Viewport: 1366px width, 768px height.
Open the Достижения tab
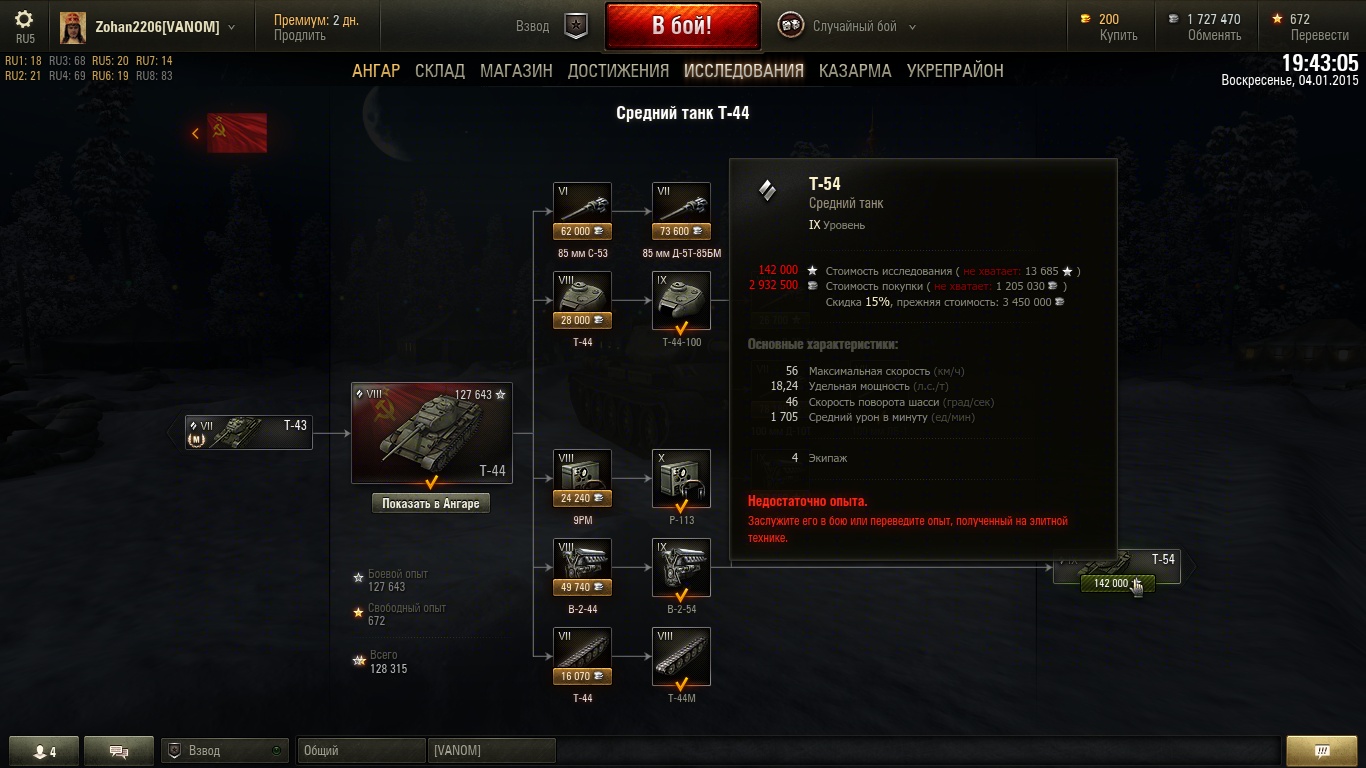pyautogui.click(x=618, y=71)
